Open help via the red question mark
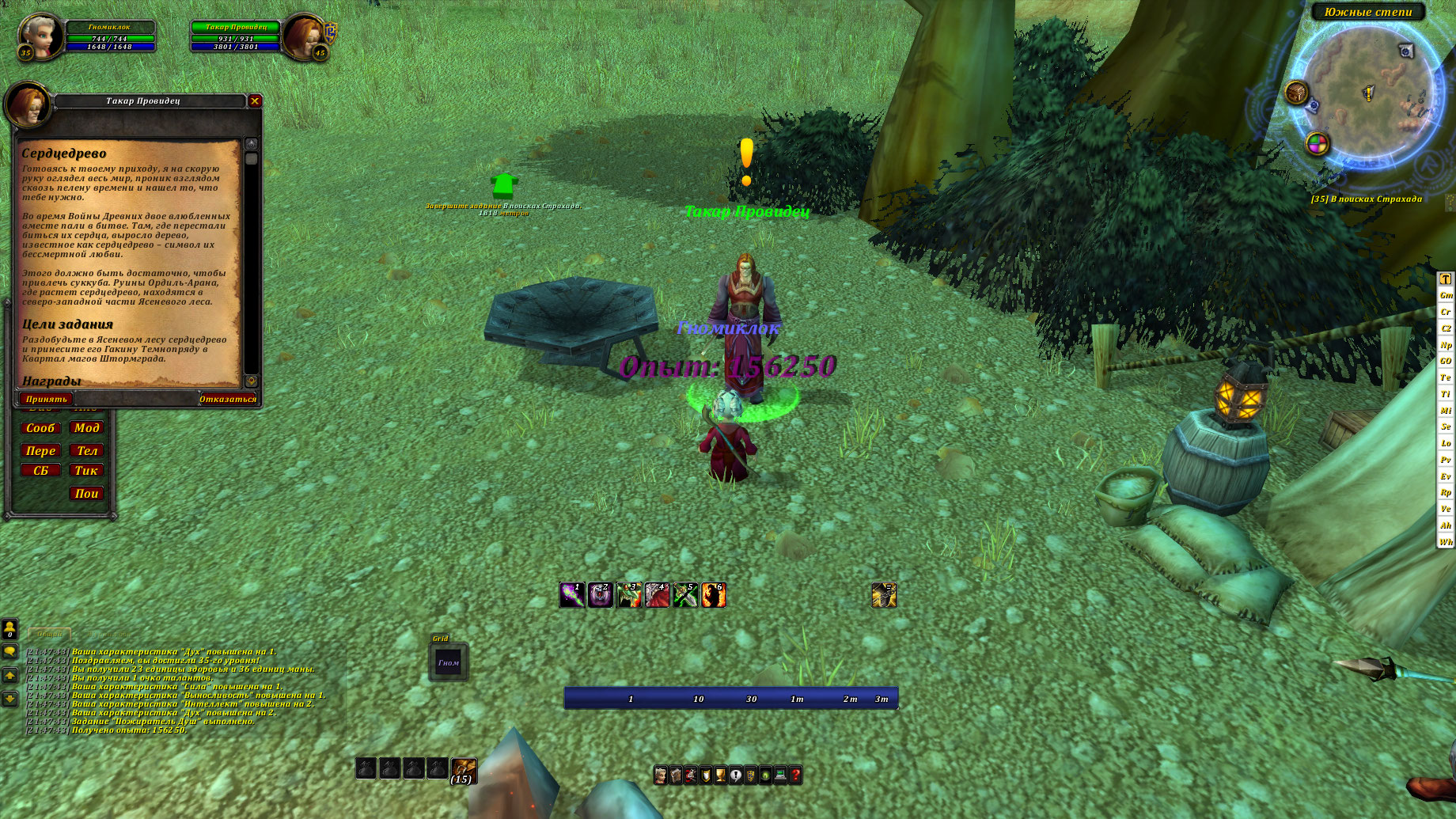The height and width of the screenshot is (819, 1456). coord(796,775)
